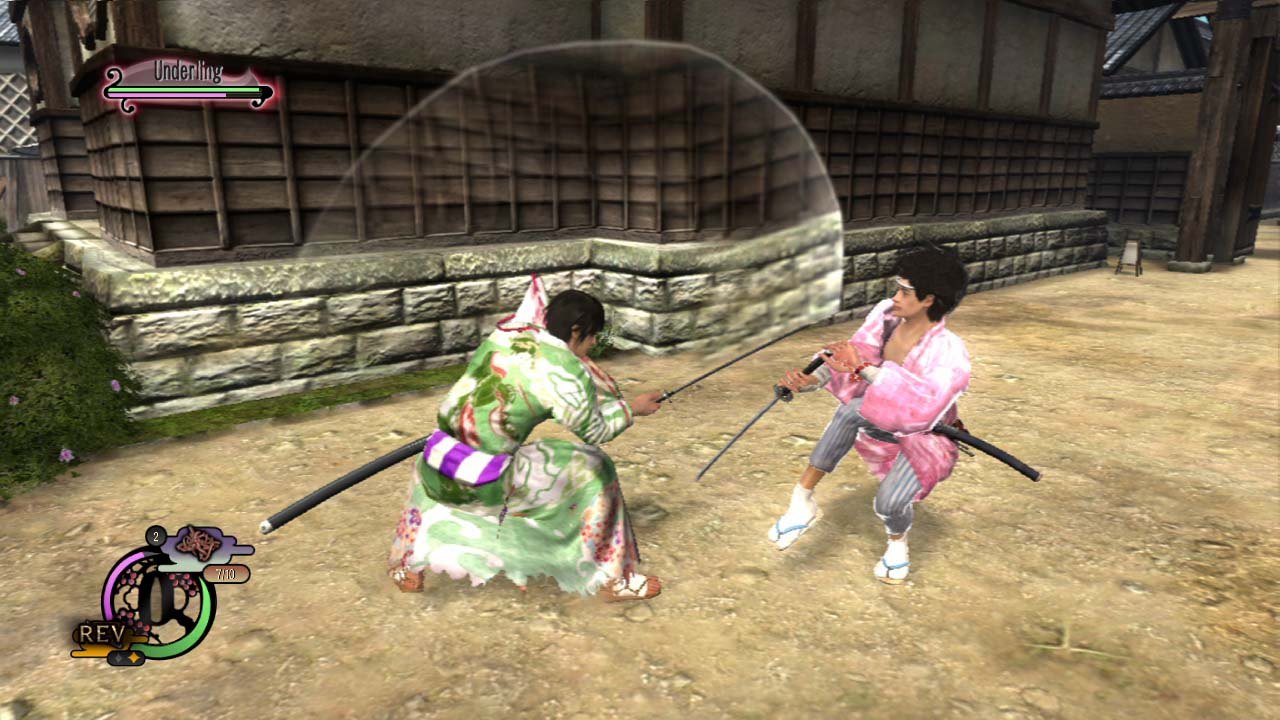Image resolution: width=1280 pixels, height=720 pixels.
Task: Click the 7/10 durability counter pill
Action: [x=226, y=574]
